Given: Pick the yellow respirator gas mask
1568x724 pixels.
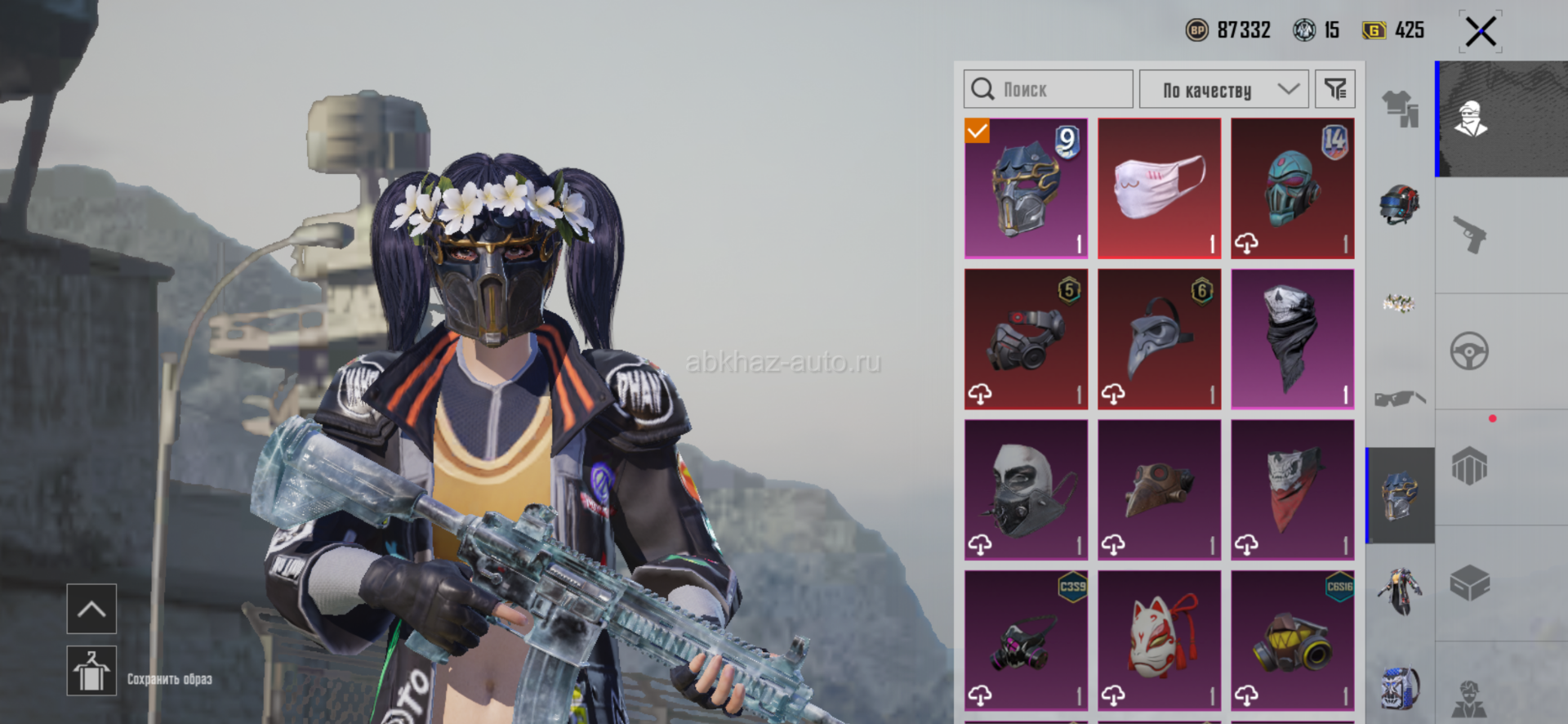Looking at the screenshot, I should [1292, 641].
